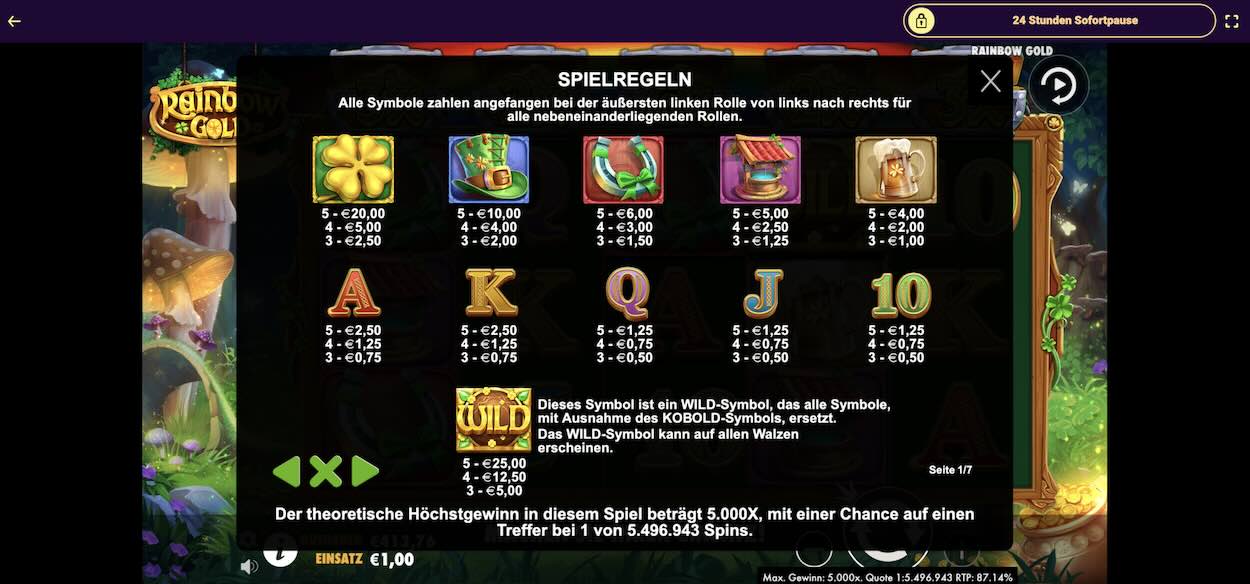Go to the previous paytable page
Viewport: 1250px width, 584px height.
[287, 471]
